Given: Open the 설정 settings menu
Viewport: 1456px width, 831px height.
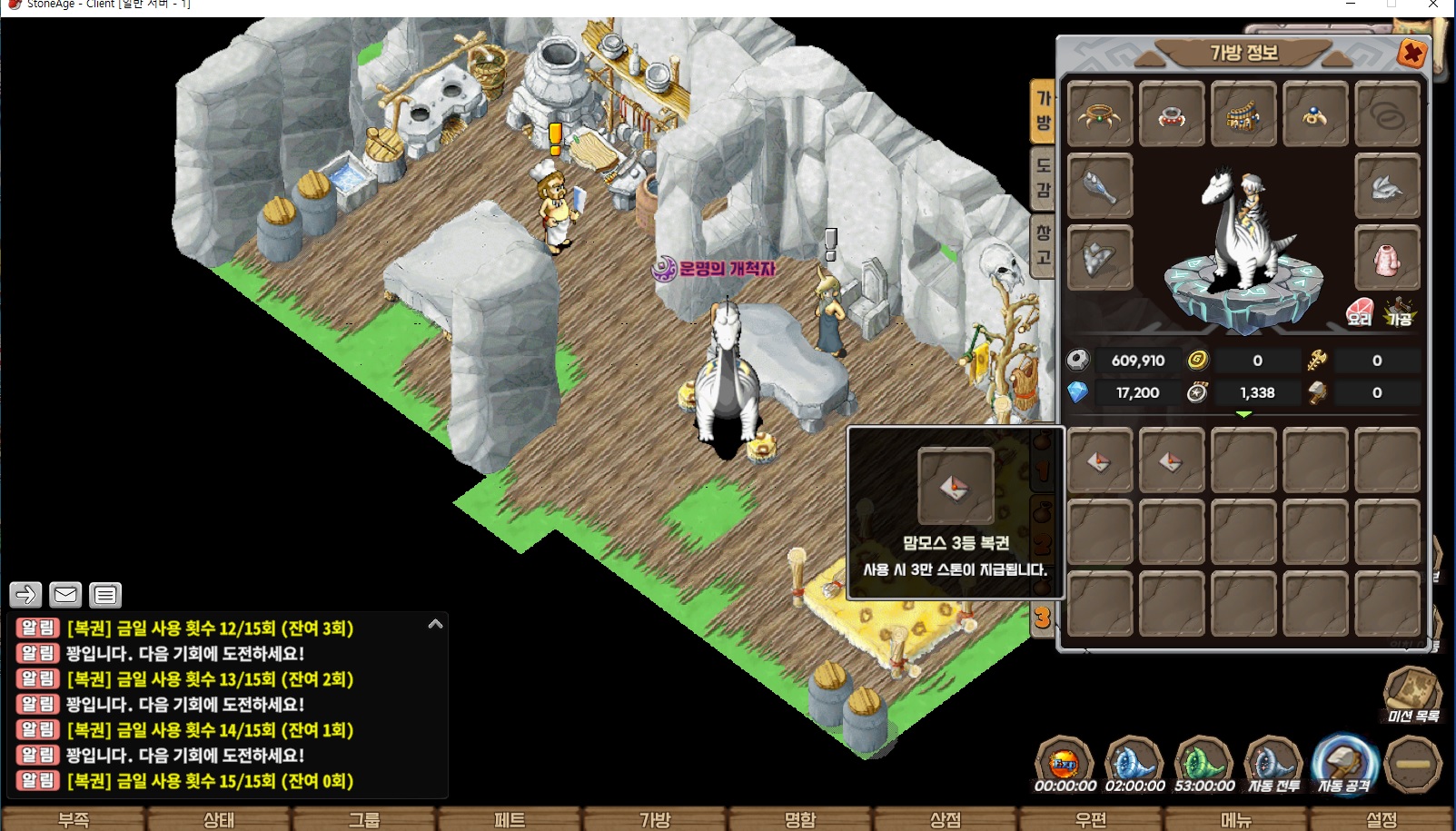Looking at the screenshot, I should click(1382, 819).
